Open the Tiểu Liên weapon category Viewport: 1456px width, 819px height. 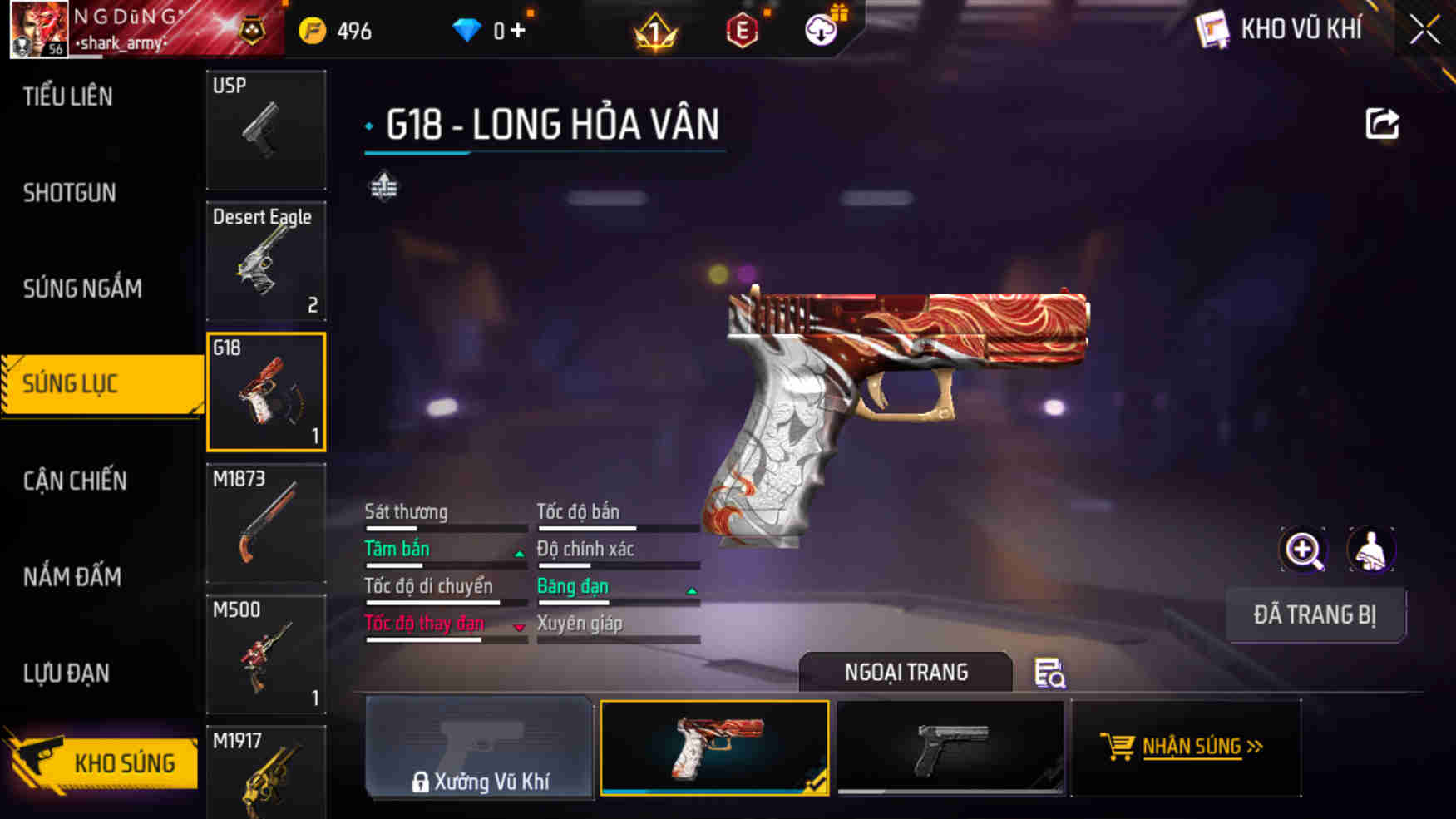68,96
